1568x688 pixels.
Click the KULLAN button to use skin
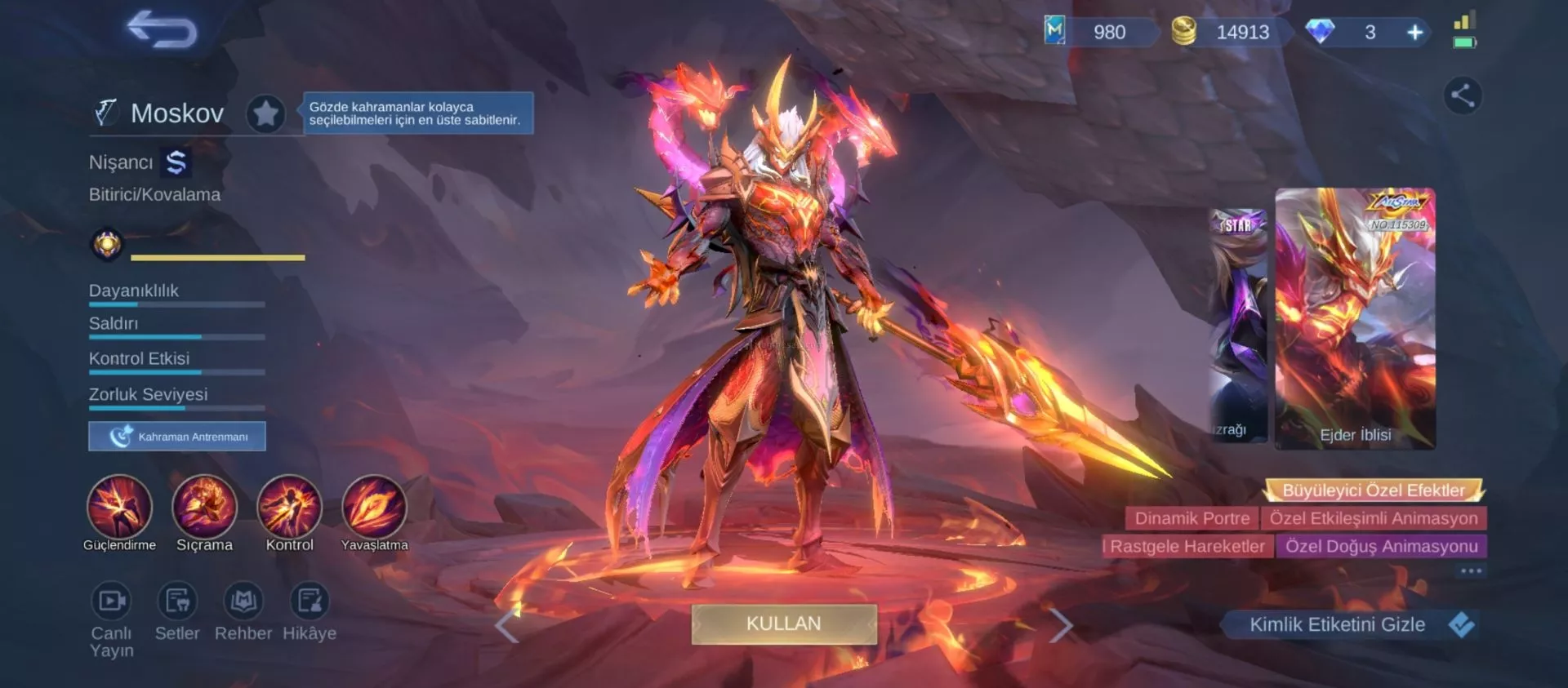[784, 624]
